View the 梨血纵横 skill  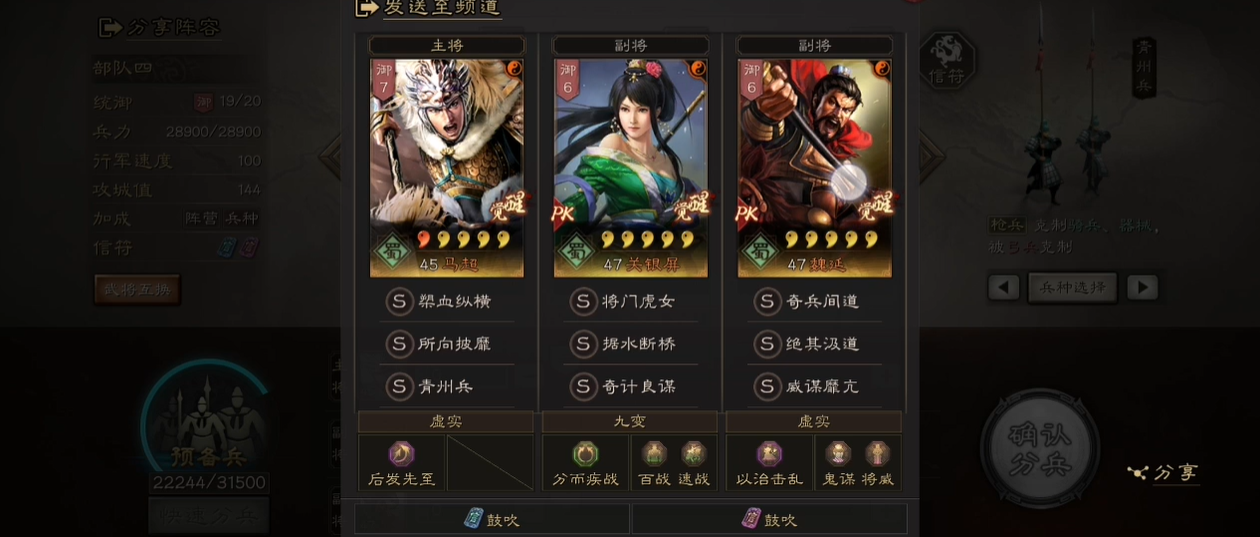(446, 301)
